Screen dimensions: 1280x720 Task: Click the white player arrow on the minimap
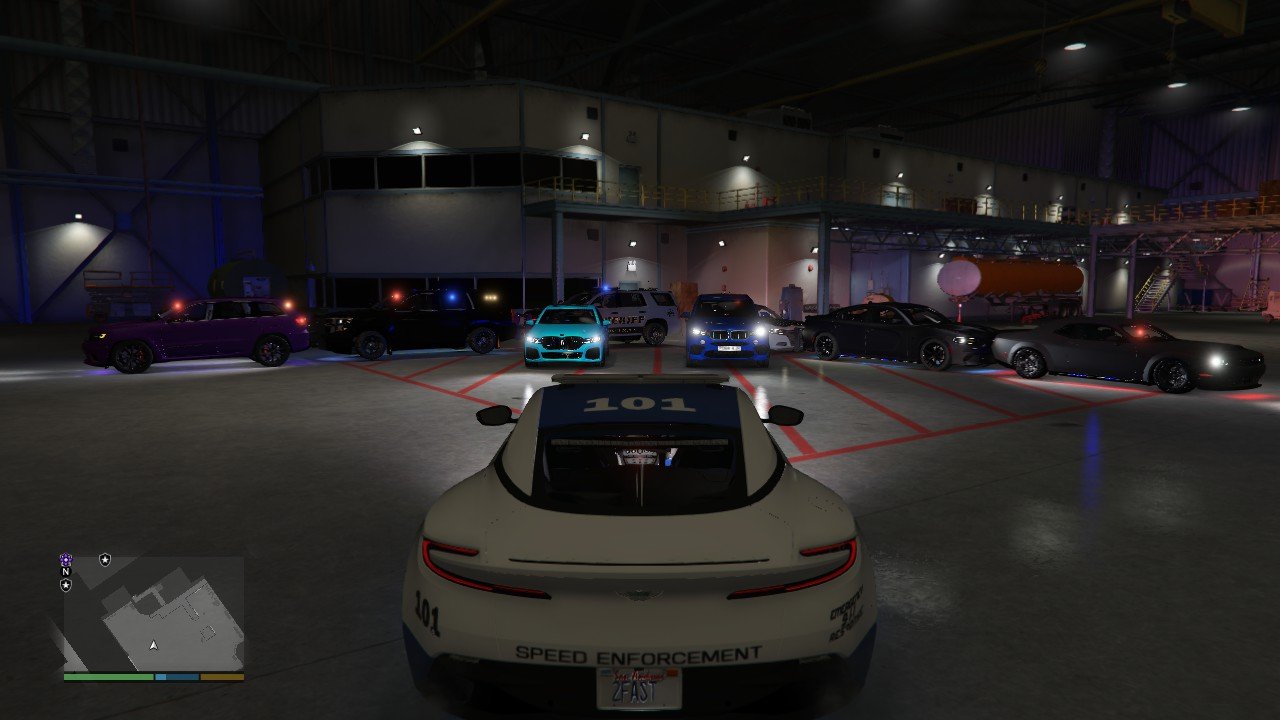[153, 646]
